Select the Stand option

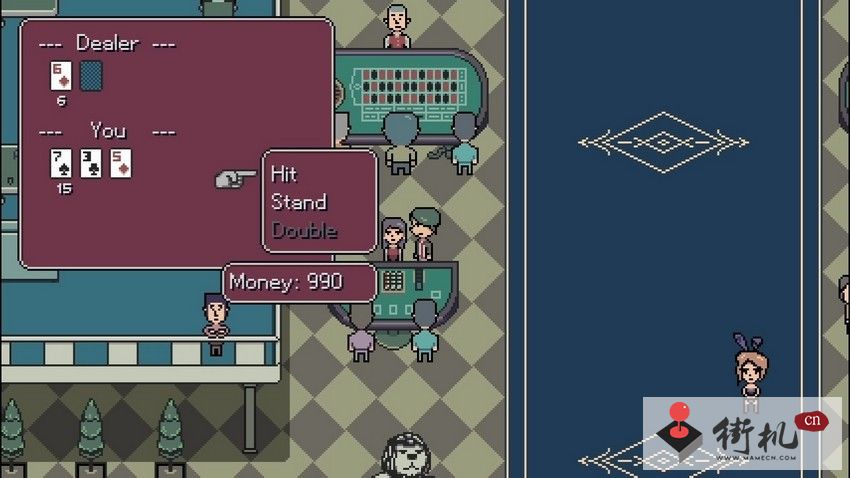298,202
